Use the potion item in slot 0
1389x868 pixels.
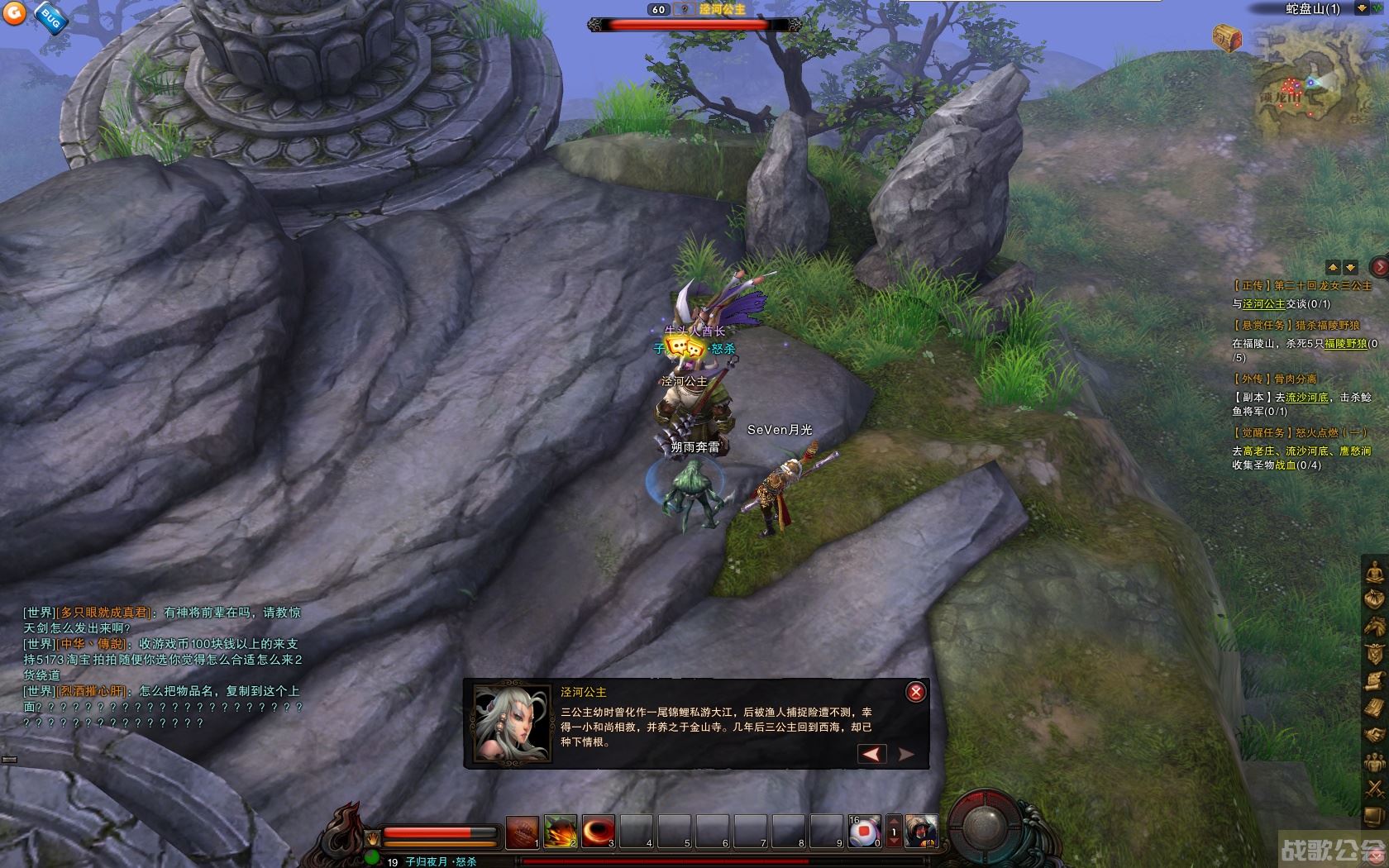click(x=864, y=832)
